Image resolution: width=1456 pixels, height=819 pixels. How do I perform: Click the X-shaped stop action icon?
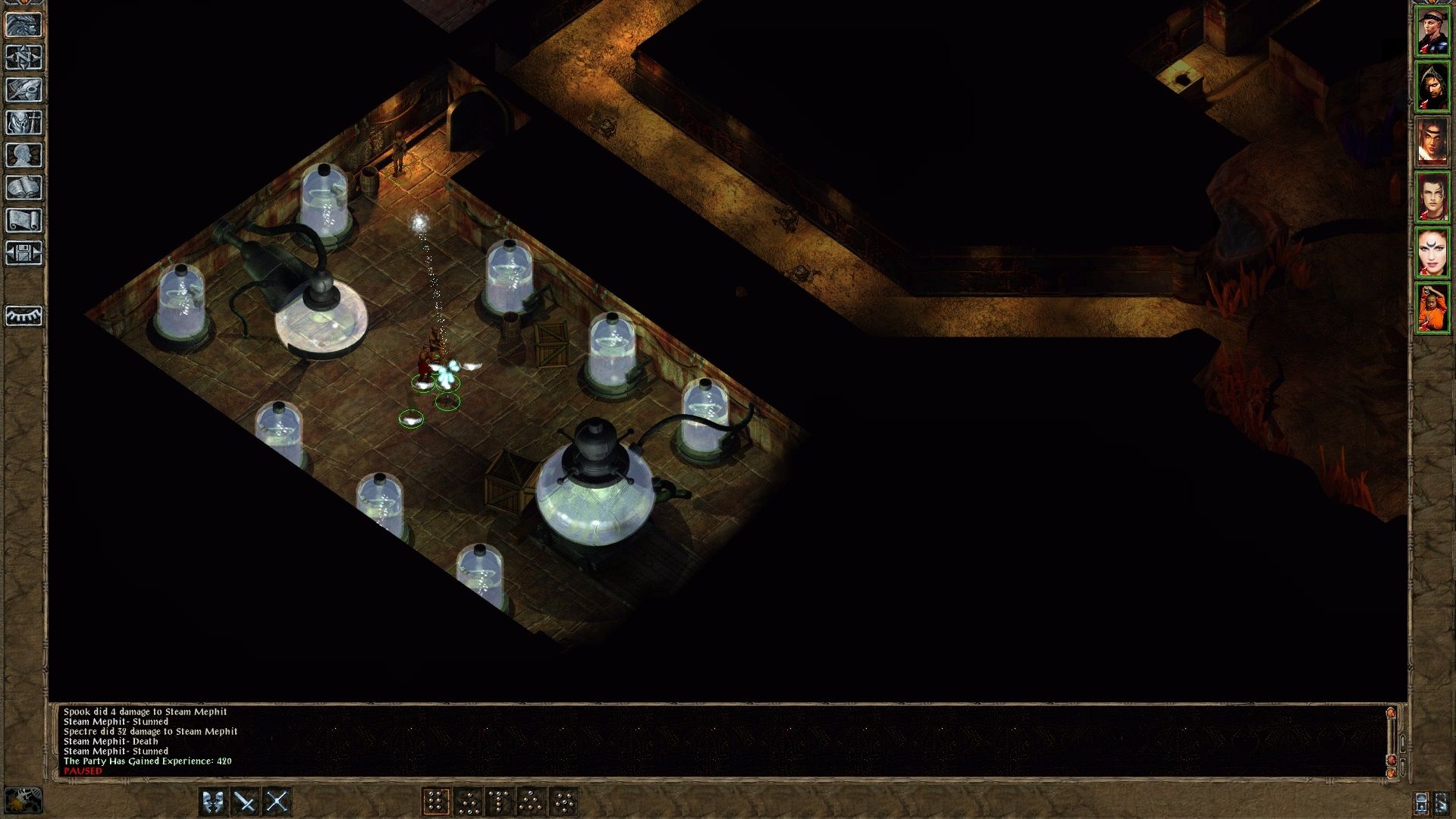point(277,800)
